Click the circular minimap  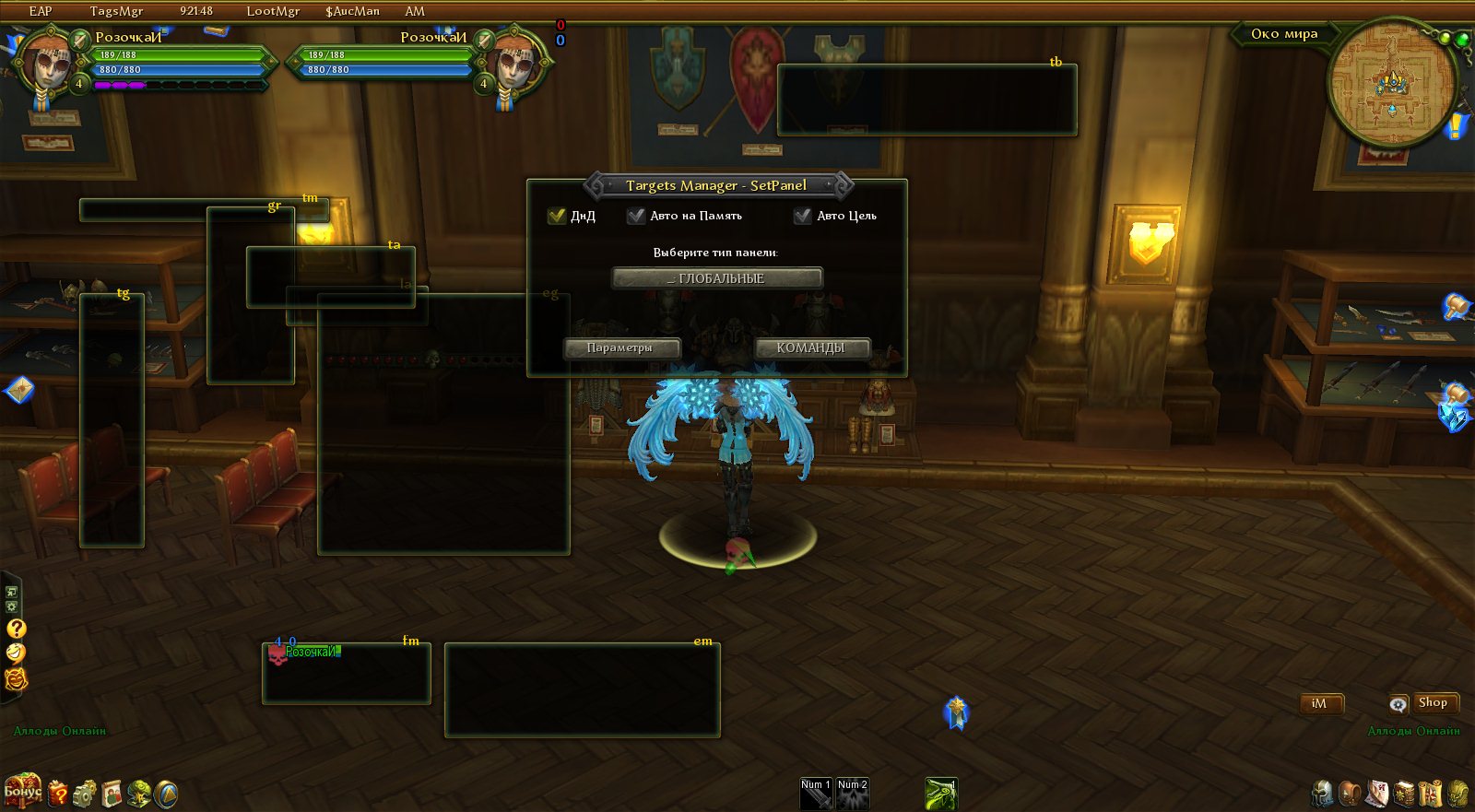pos(1391,84)
